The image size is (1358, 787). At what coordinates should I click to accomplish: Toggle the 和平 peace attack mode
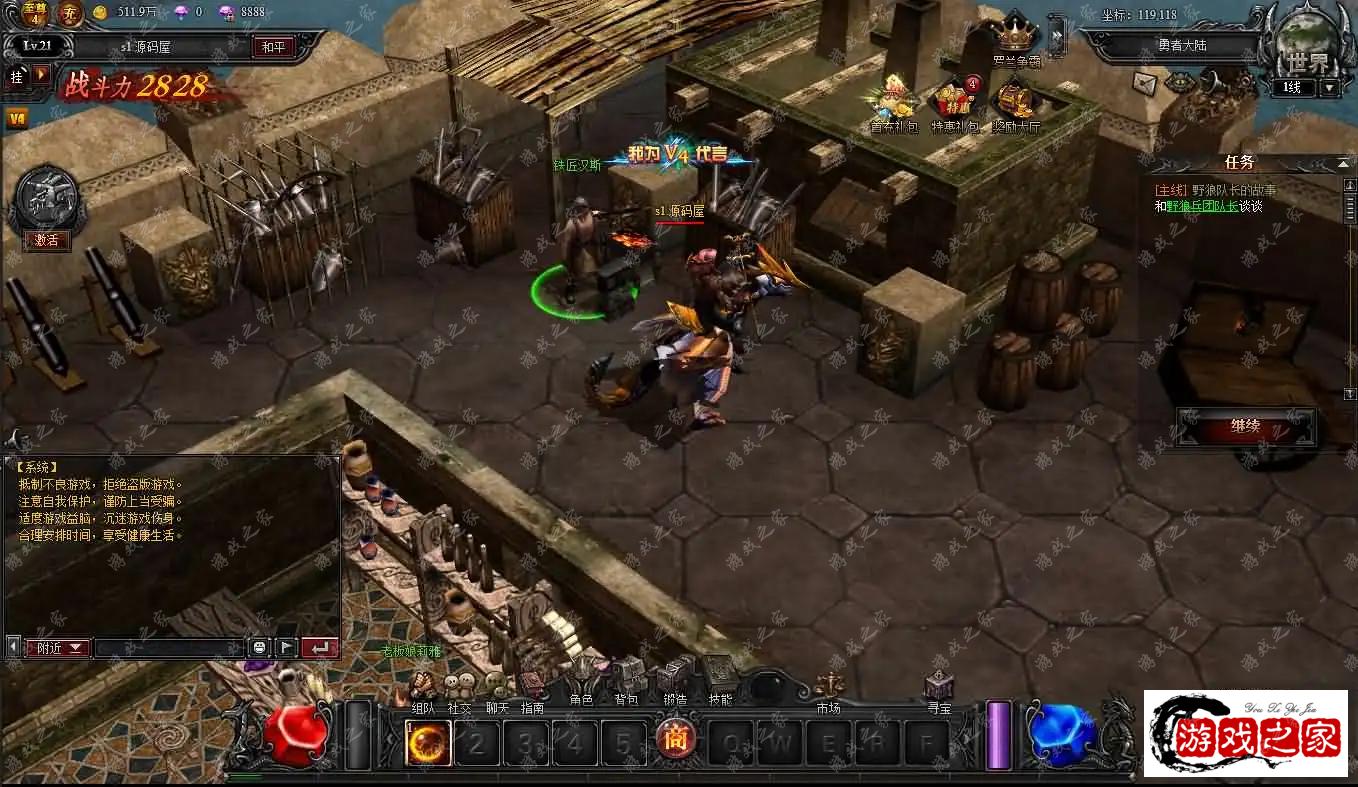click(273, 47)
